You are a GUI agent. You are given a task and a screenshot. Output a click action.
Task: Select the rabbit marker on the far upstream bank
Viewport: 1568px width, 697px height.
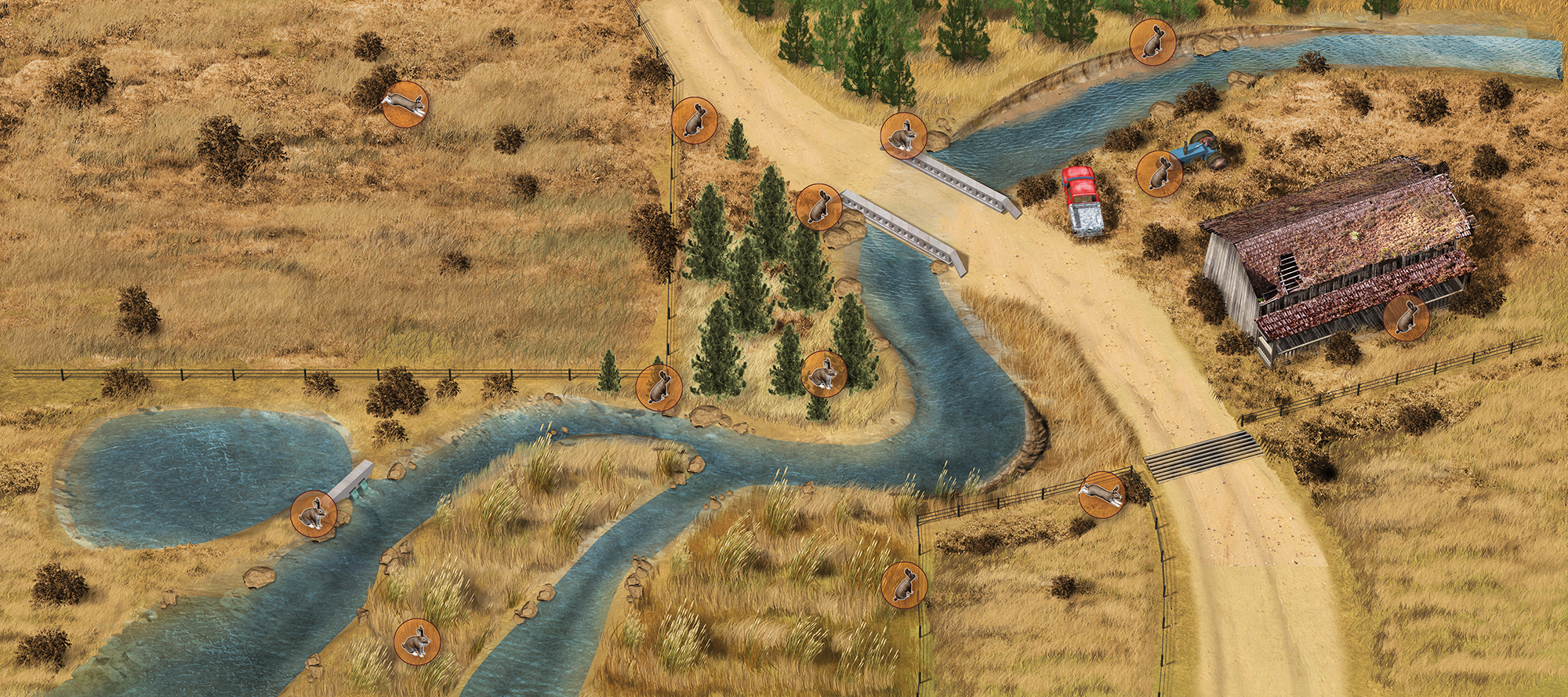(1152, 42)
